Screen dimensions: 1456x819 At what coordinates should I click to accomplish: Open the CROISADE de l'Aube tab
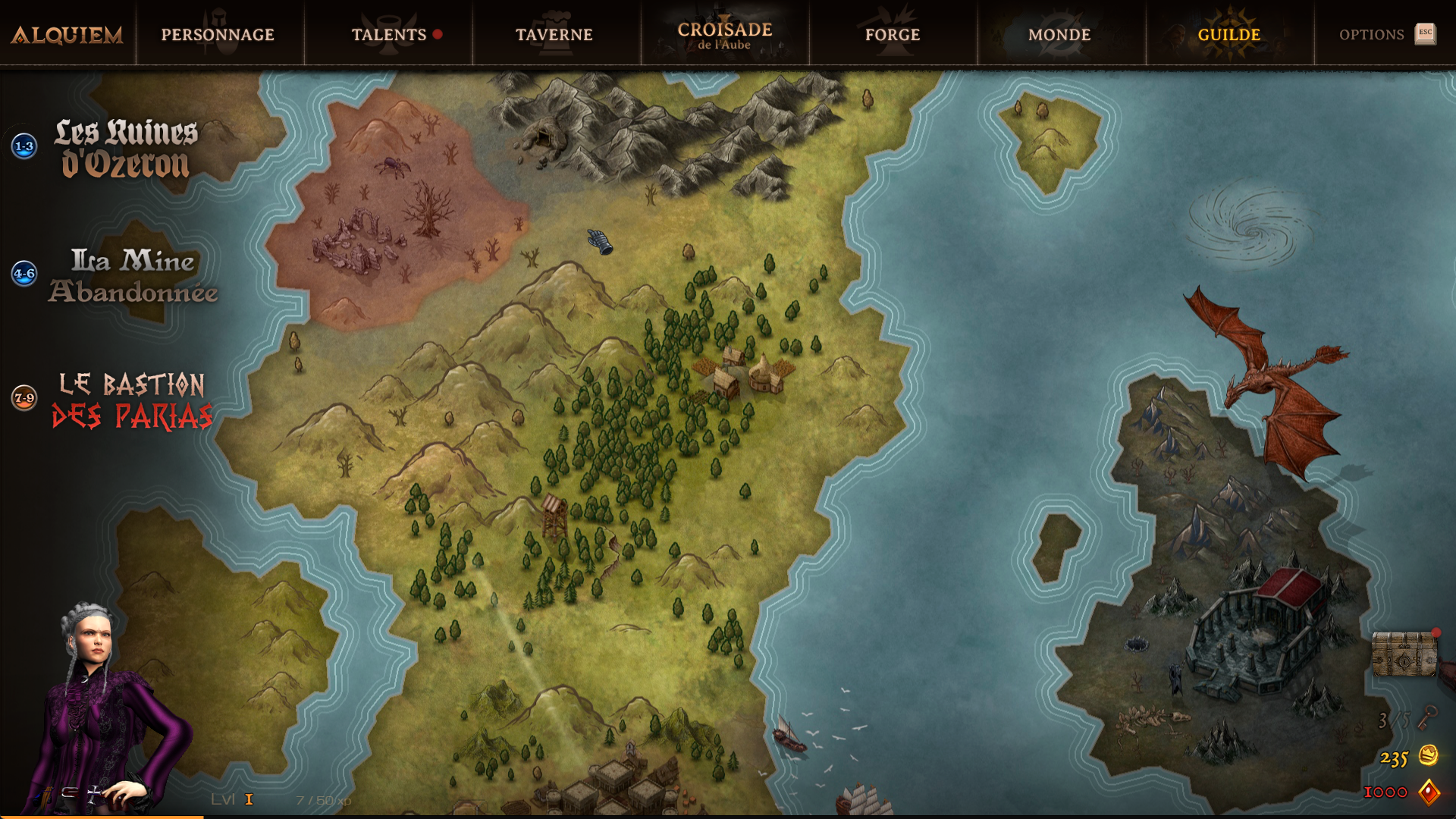click(x=724, y=34)
